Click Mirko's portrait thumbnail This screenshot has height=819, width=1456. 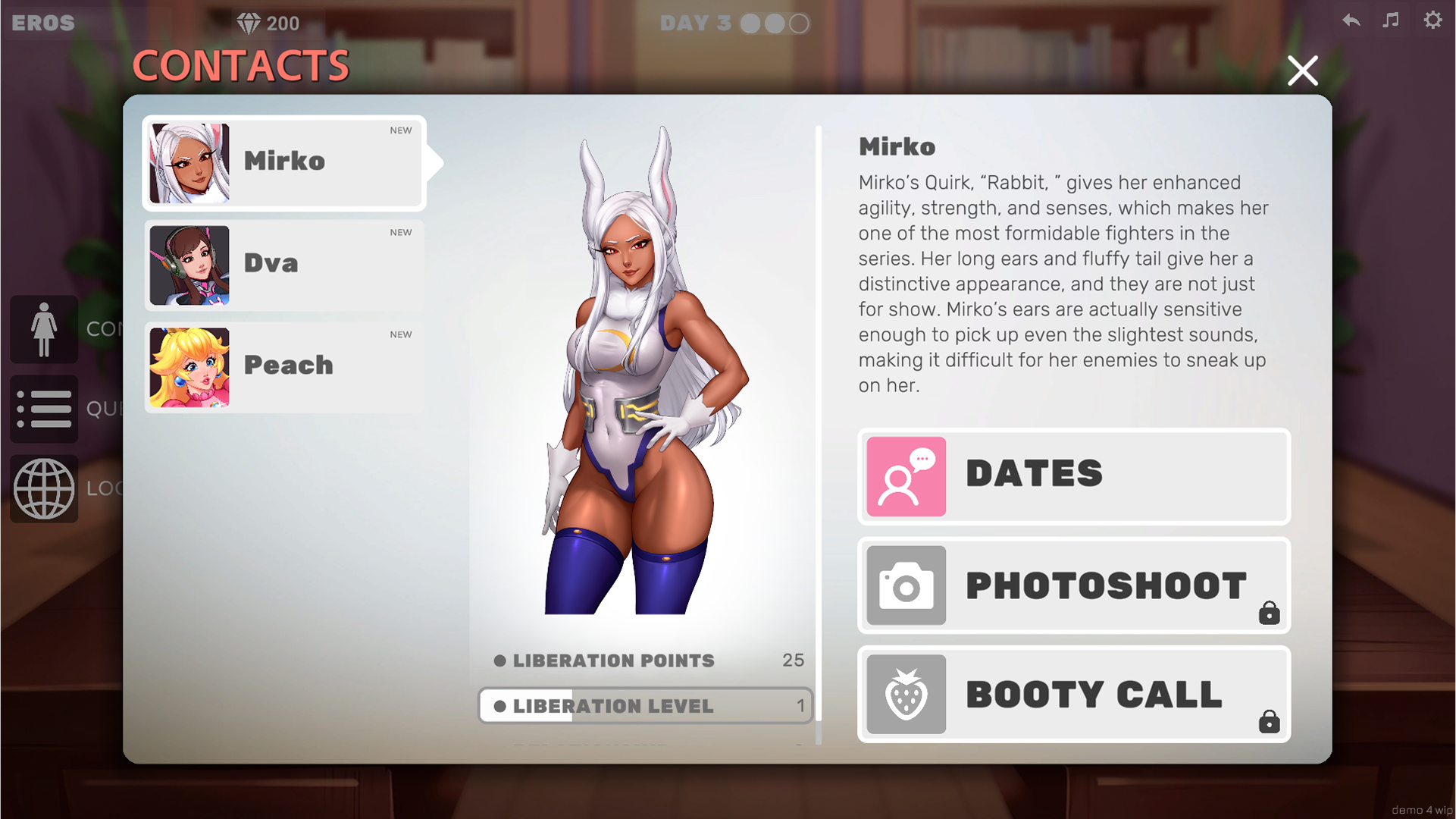189,162
